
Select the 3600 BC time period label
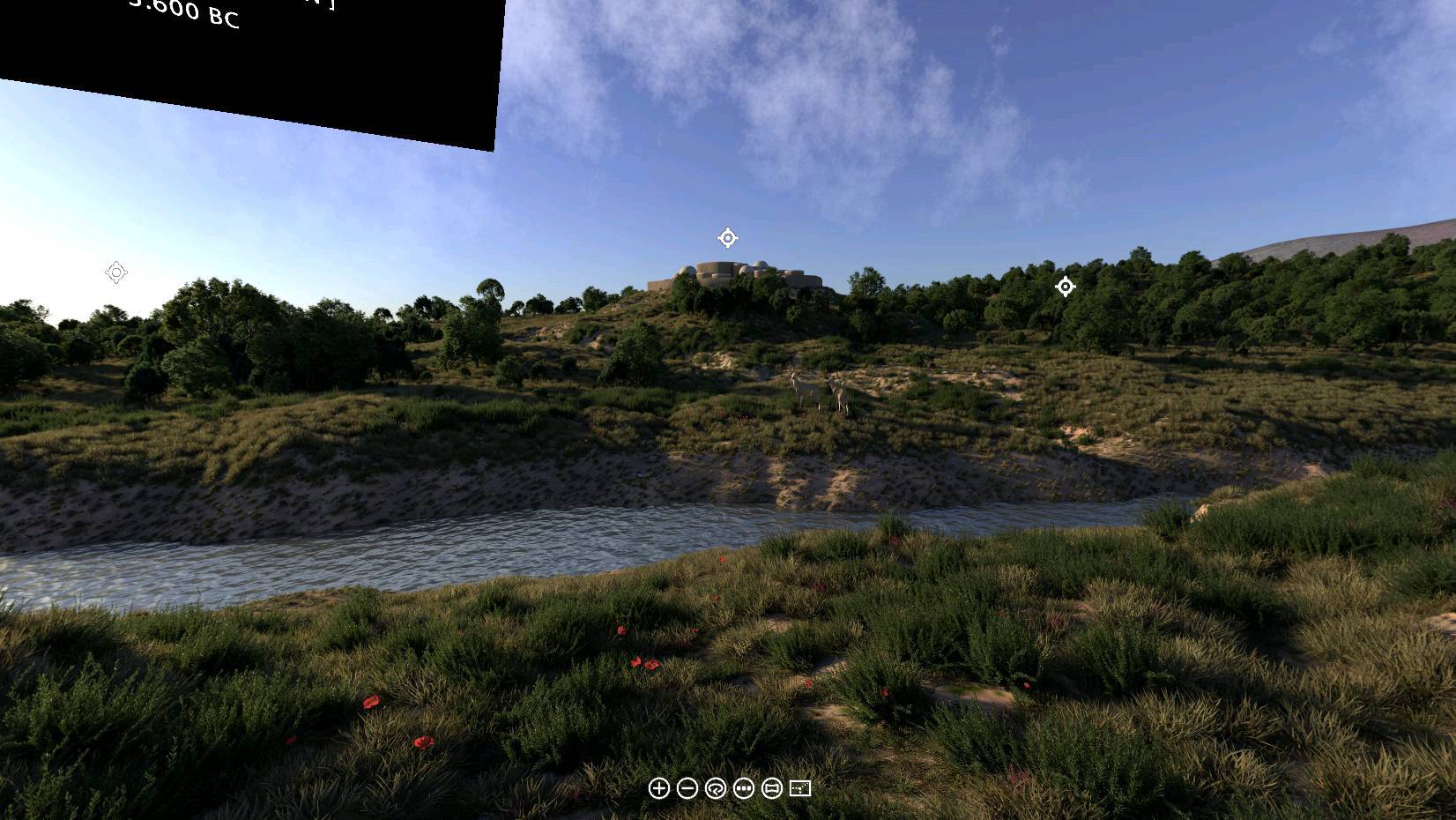[183, 18]
